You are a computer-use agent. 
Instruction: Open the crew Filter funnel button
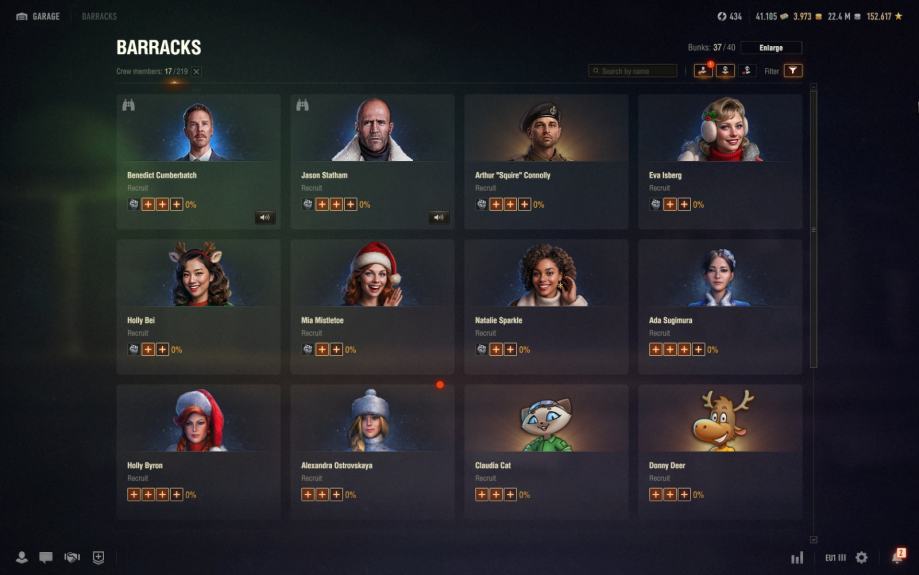(x=793, y=71)
